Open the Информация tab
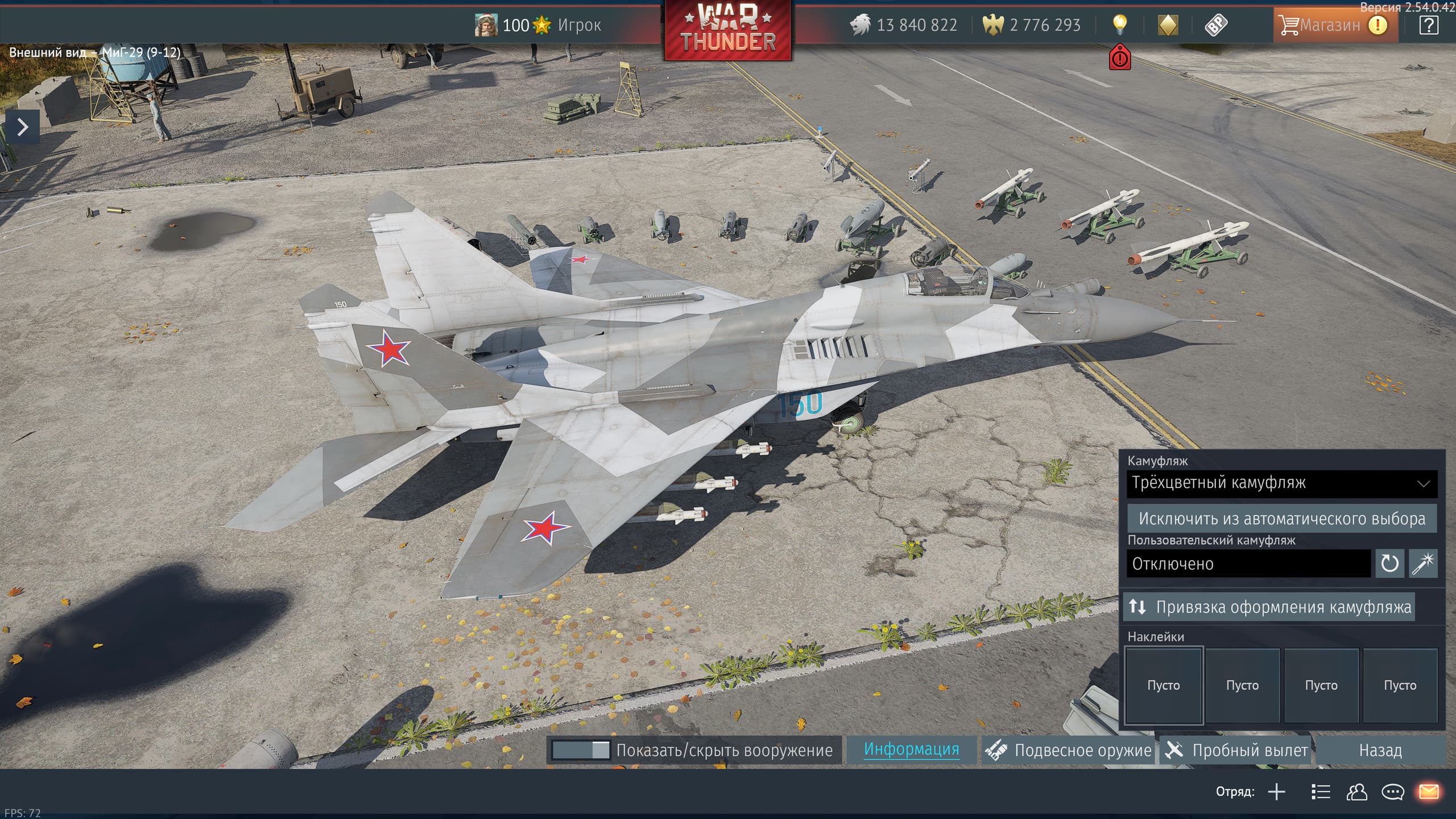This screenshot has width=1456, height=819. pyautogui.click(x=911, y=750)
